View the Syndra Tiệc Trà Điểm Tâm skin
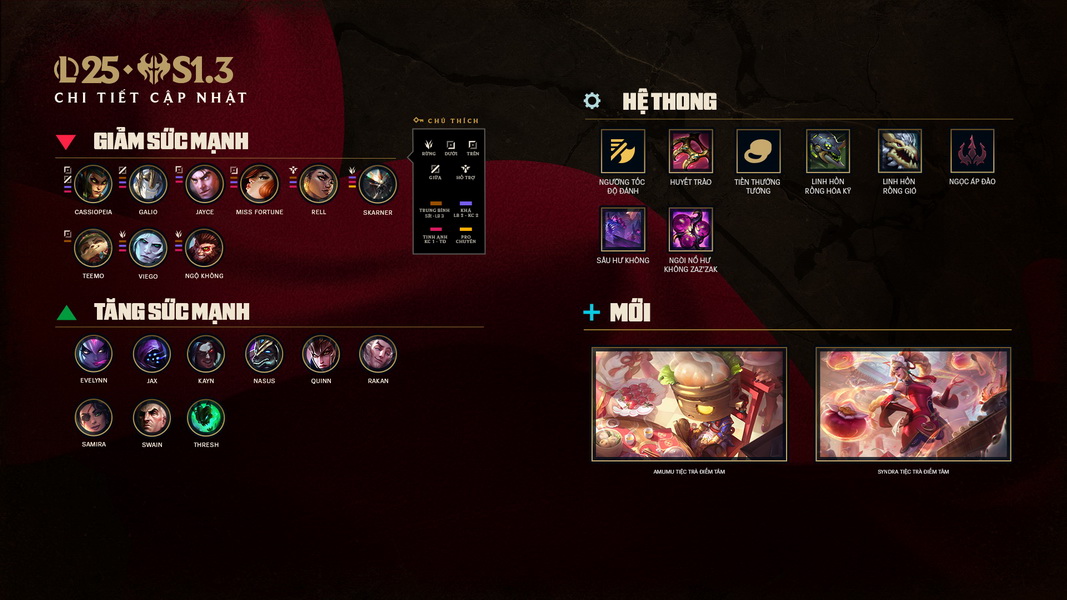Screen dimensions: 1067x600 click(913, 404)
